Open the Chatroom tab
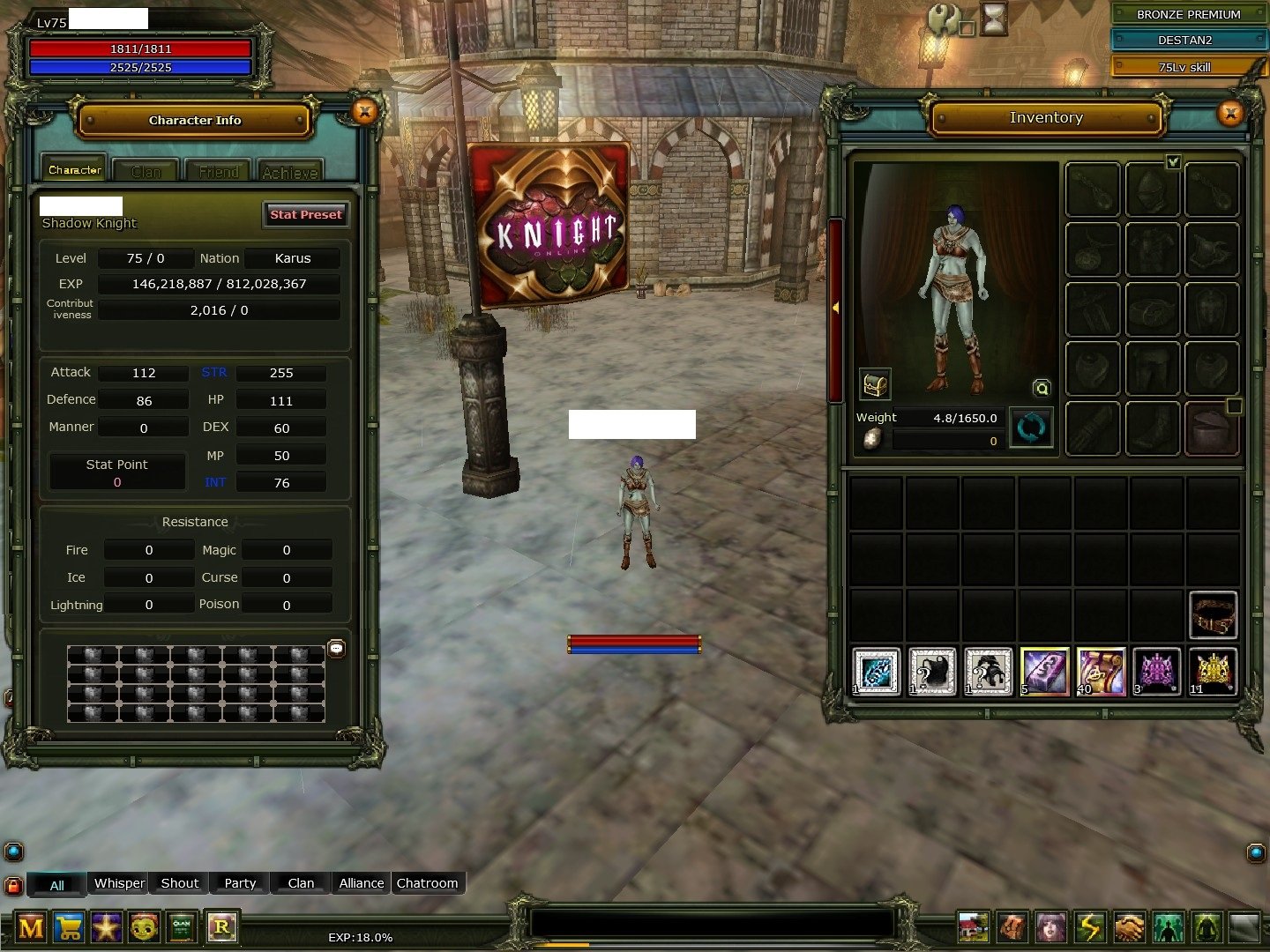Image resolution: width=1270 pixels, height=952 pixels. point(427,883)
